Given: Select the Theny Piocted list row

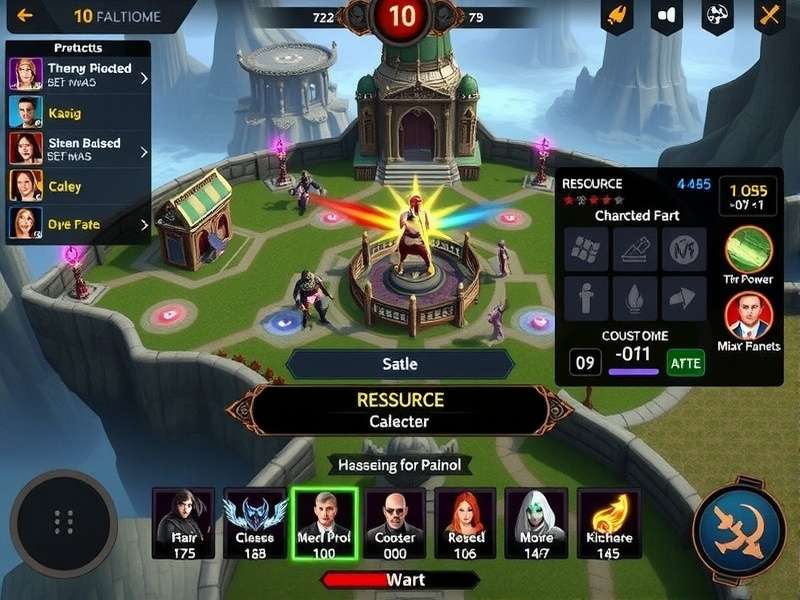Looking at the screenshot, I should tap(79, 75).
